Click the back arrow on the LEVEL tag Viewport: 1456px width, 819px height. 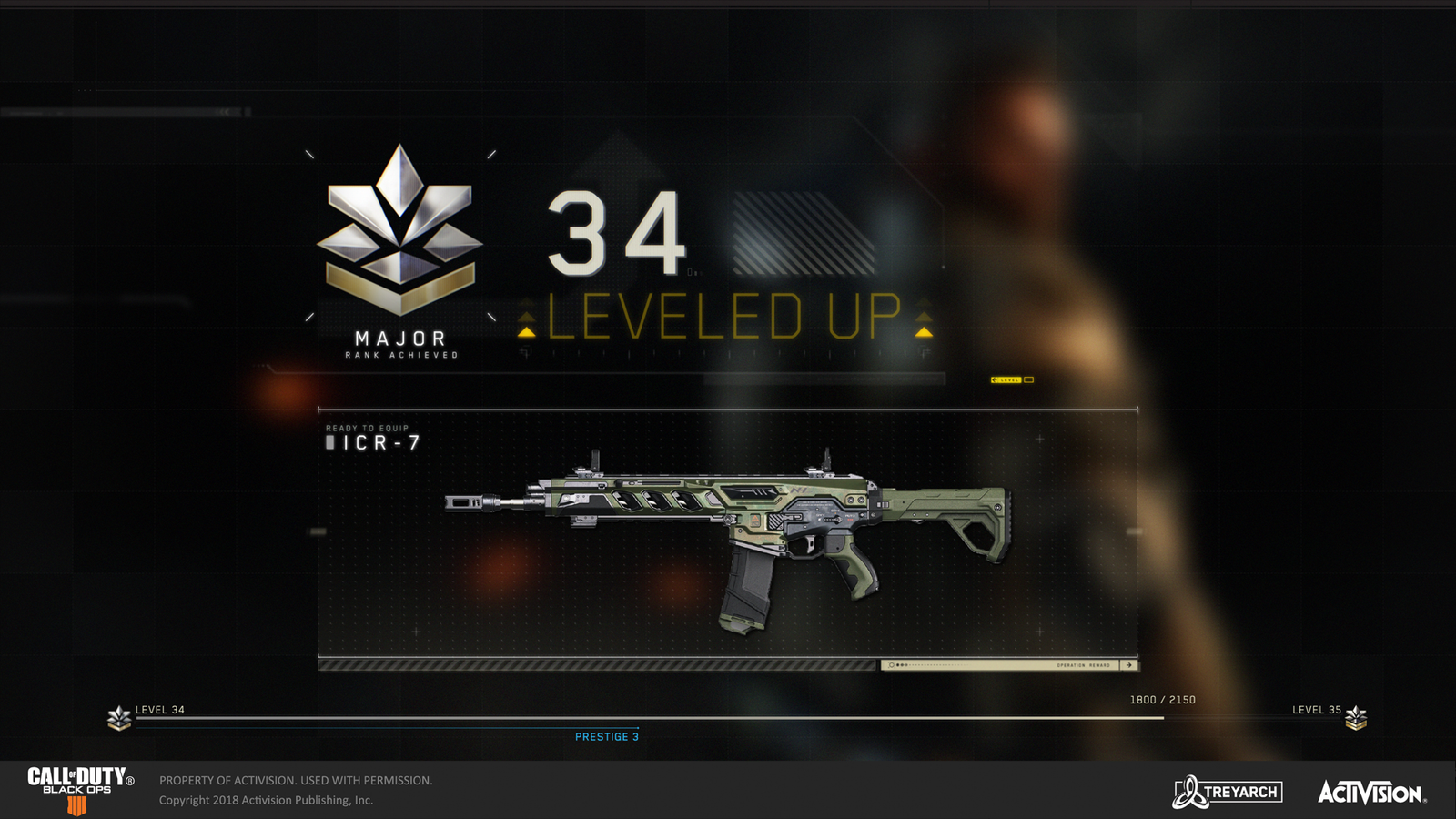994,379
